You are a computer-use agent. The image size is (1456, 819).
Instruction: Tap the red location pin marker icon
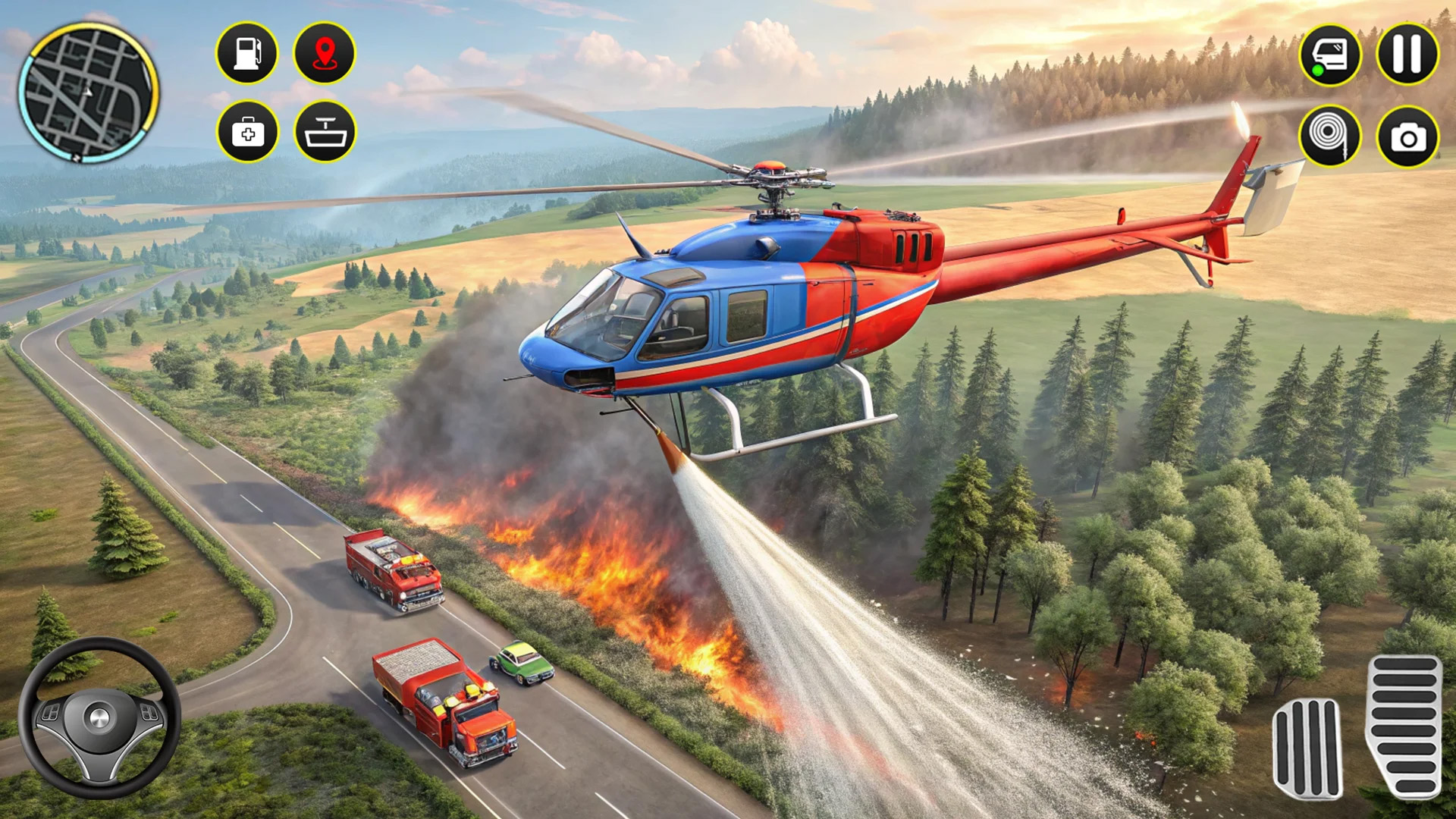tap(324, 52)
